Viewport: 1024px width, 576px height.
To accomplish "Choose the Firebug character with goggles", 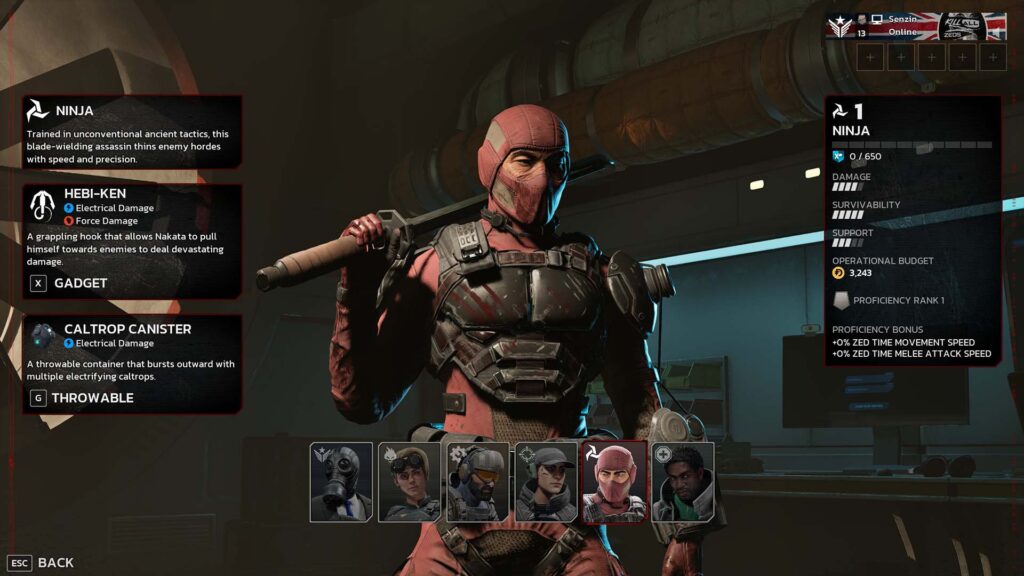I will pyautogui.click(x=409, y=482).
